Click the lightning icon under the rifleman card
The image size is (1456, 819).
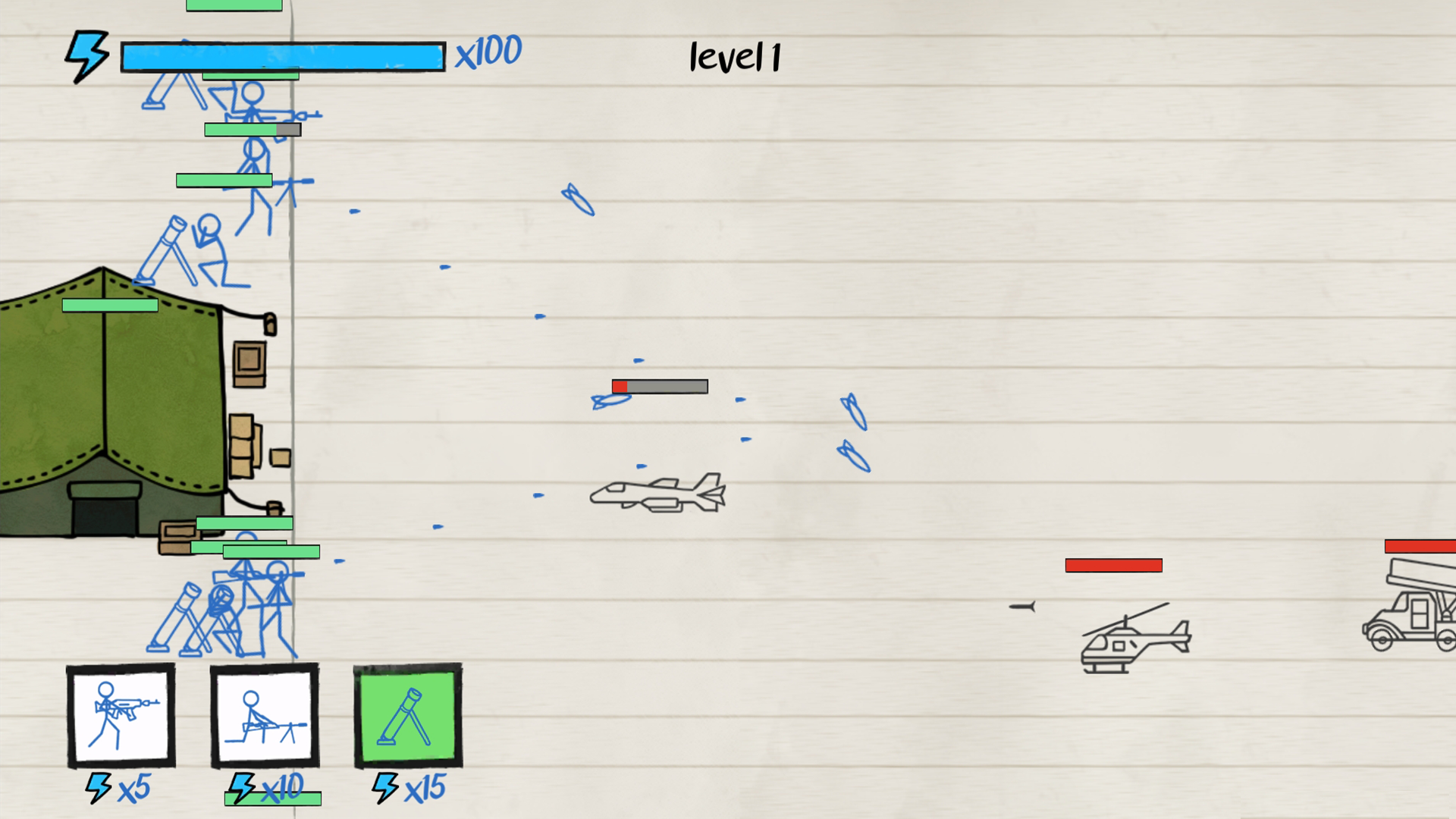[x=97, y=789]
